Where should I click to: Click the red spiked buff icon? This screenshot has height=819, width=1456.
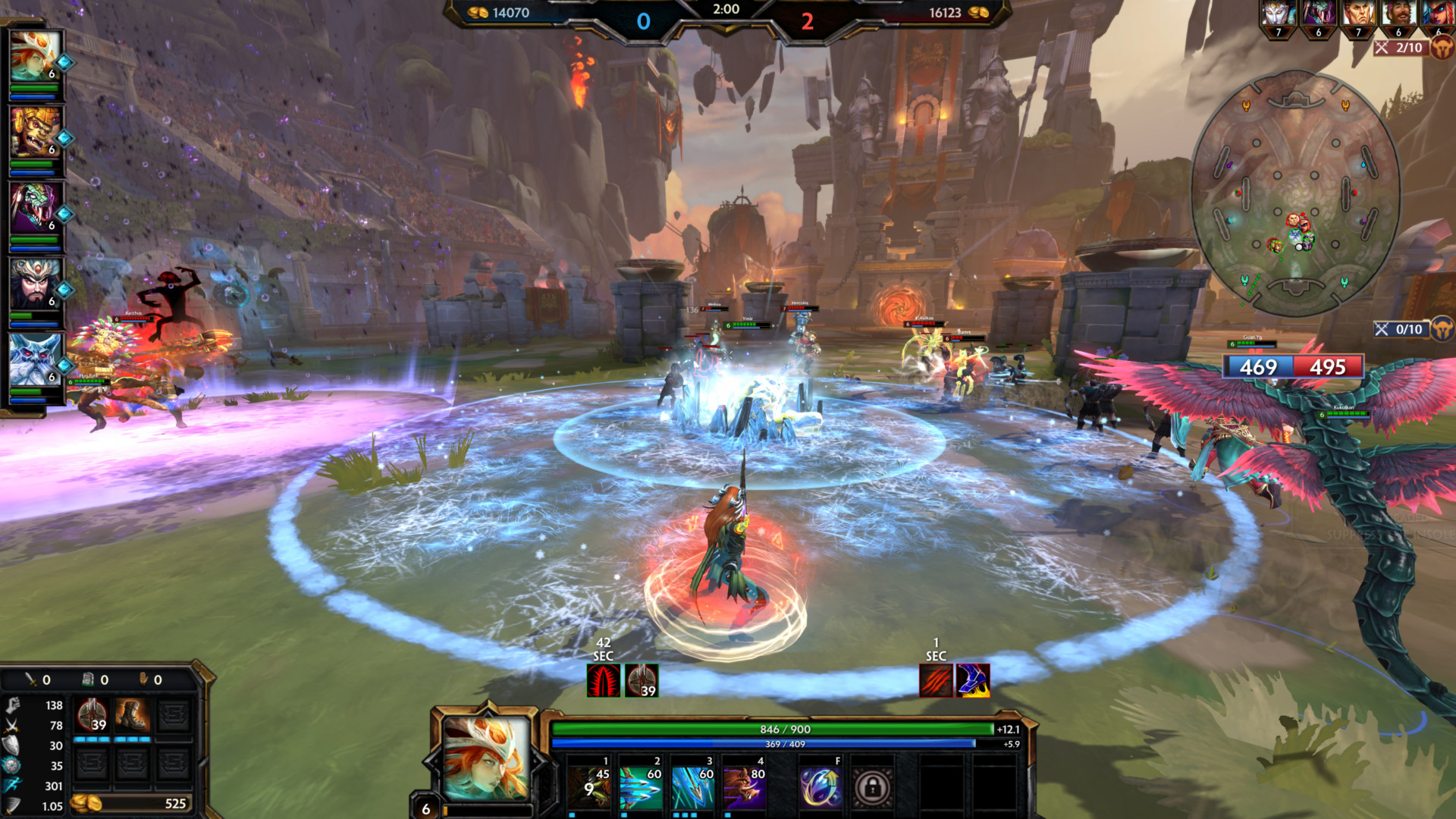(604, 680)
